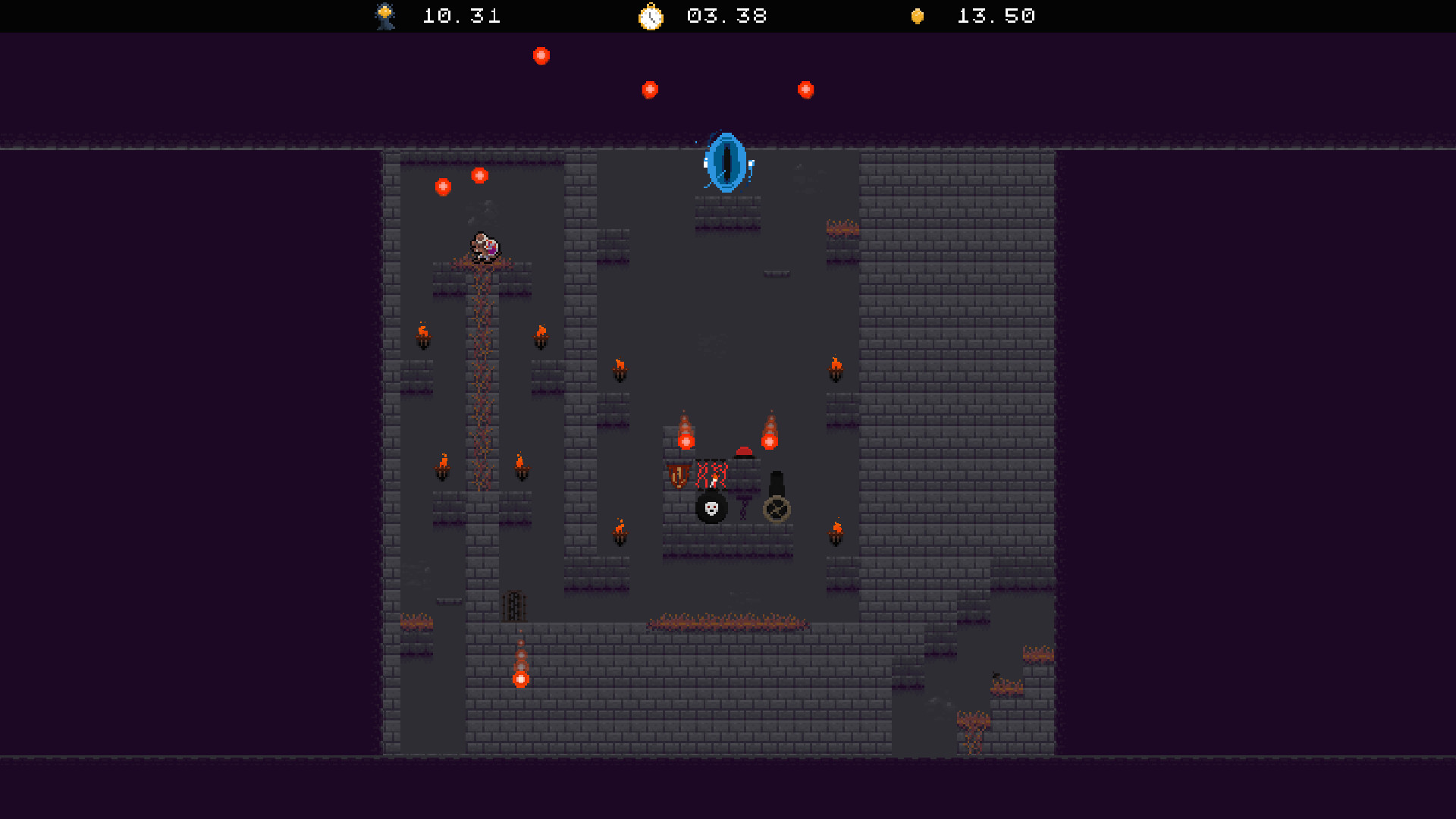This screenshot has width=1456, height=819.
Task: Click the blue swirling portal at the top
Action: [x=725, y=162]
